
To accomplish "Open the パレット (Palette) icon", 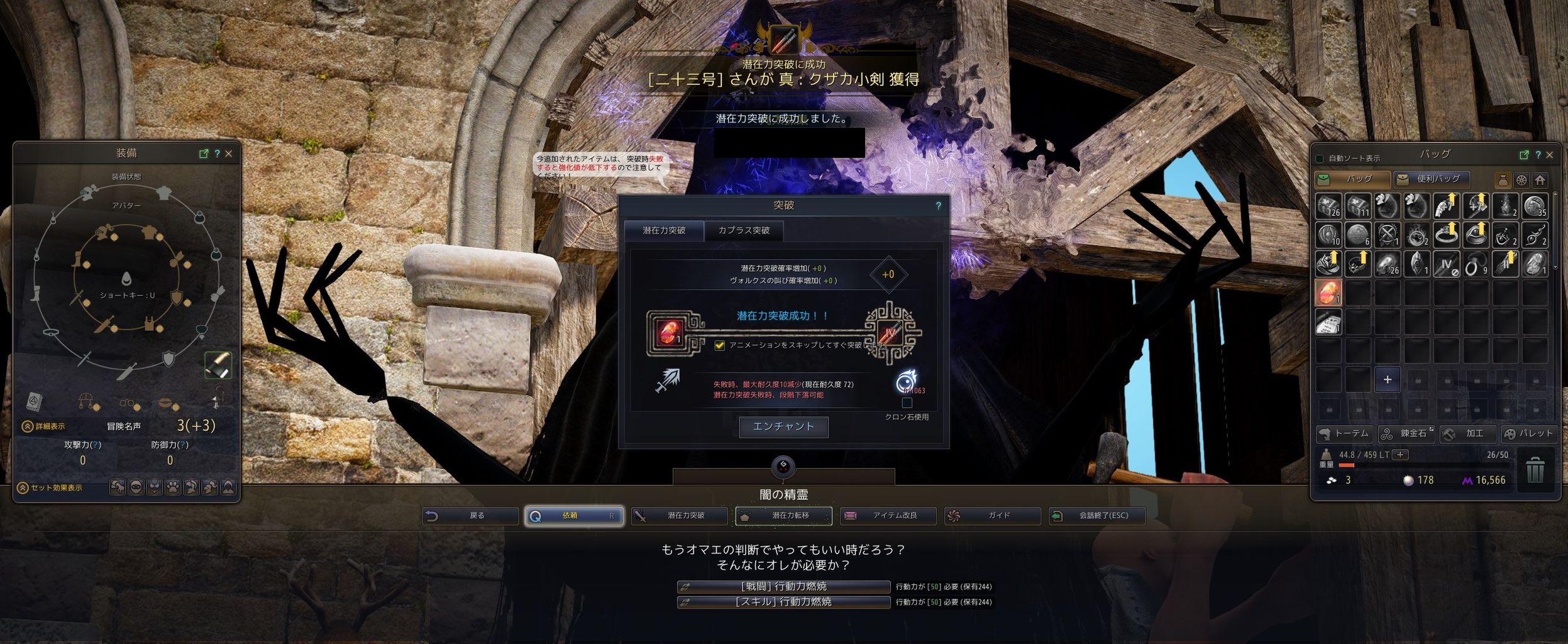I will pyautogui.click(x=1533, y=433).
